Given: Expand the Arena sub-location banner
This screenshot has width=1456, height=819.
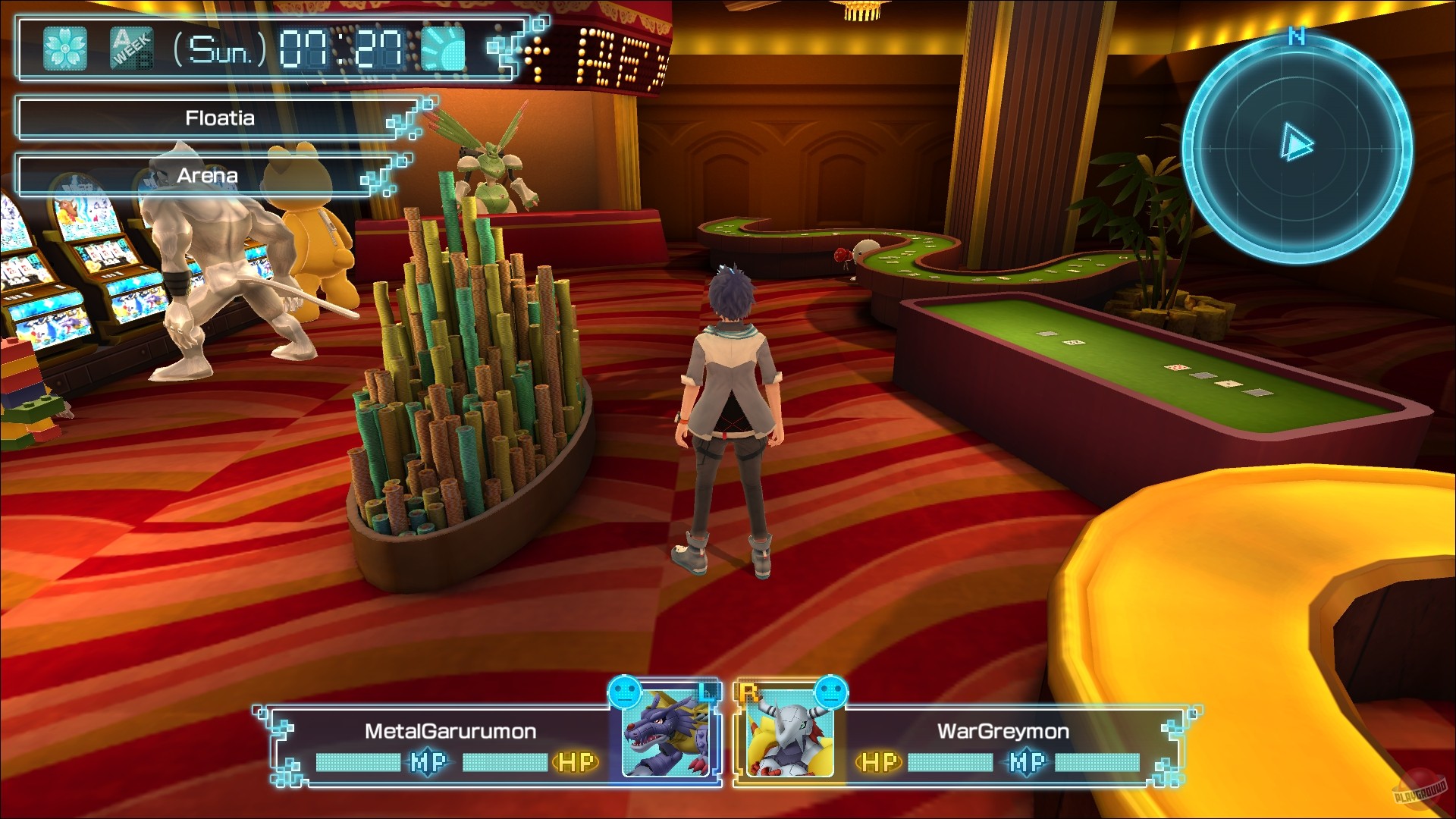Looking at the screenshot, I should (x=206, y=175).
